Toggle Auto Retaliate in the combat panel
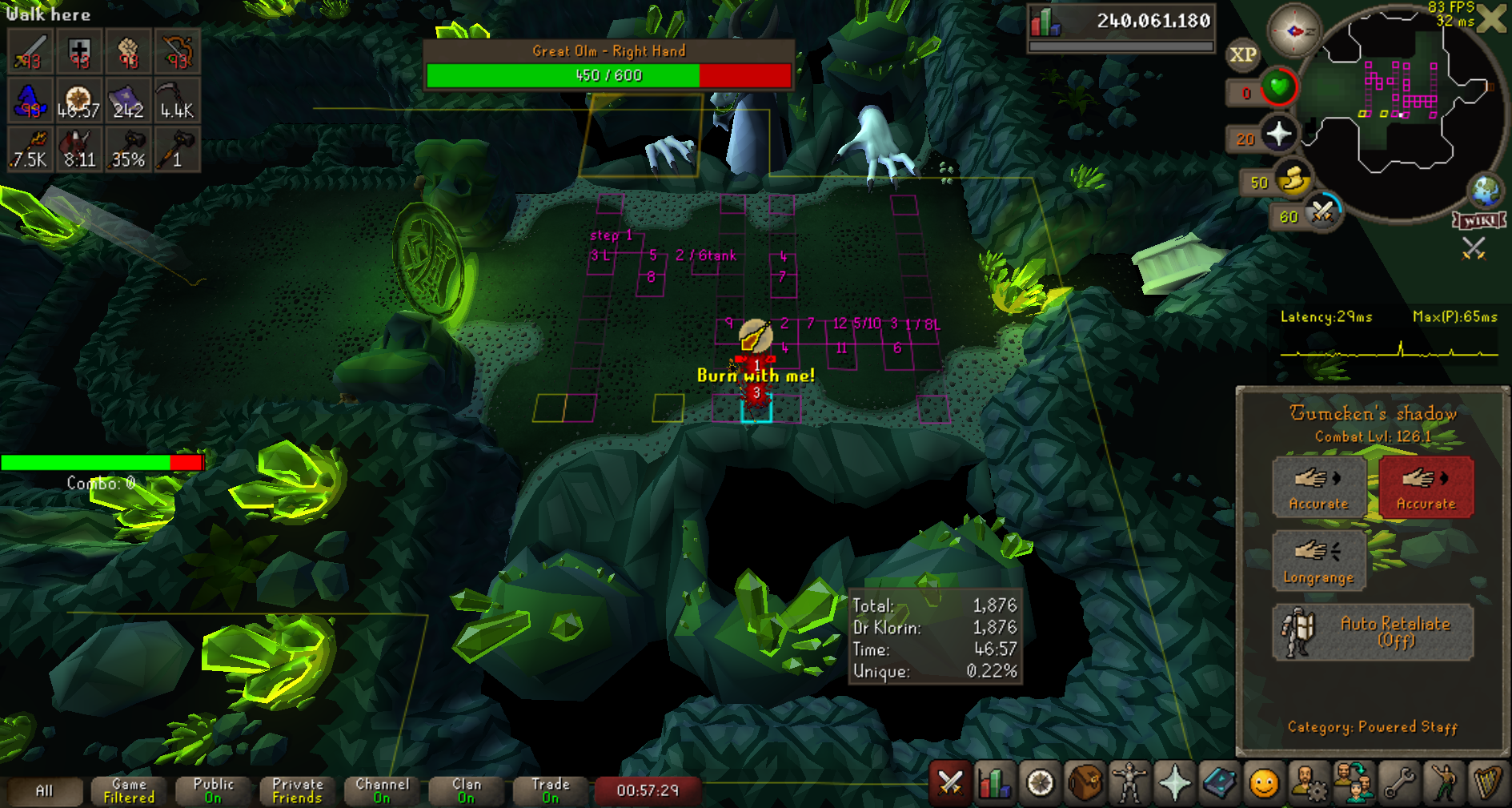The height and width of the screenshot is (808, 1512). [x=1373, y=632]
